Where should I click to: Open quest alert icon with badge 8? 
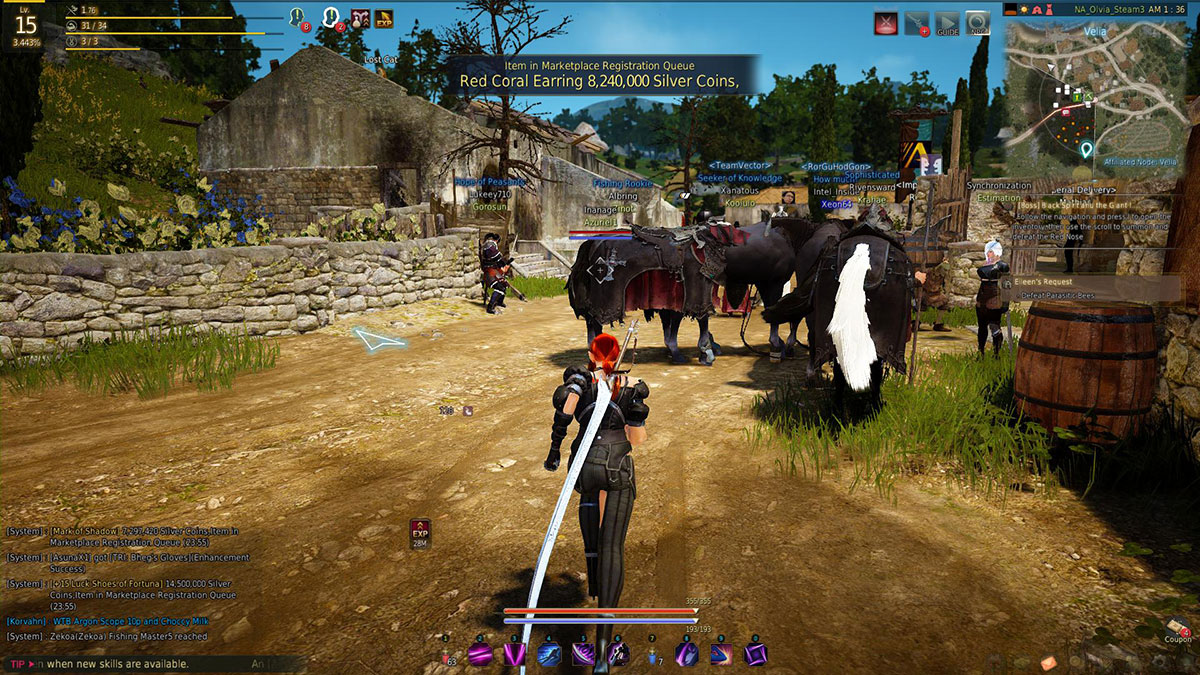coord(297,17)
